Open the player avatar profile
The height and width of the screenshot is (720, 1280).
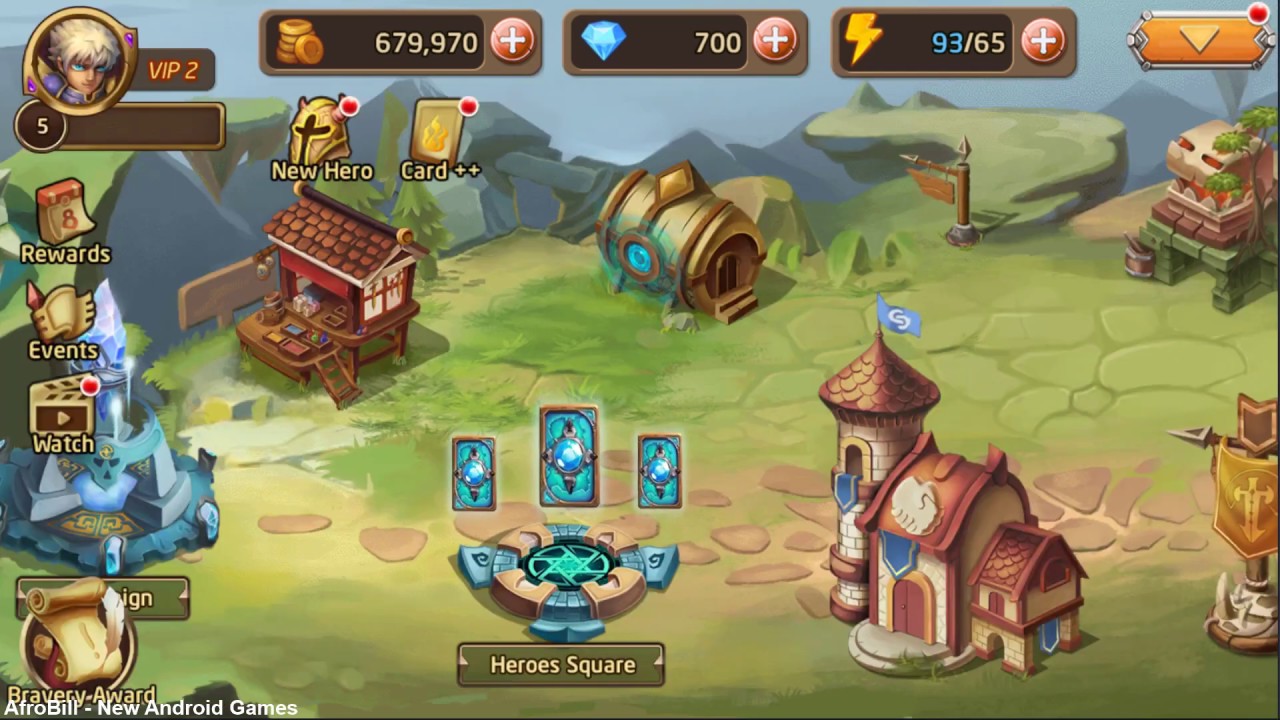click(x=80, y=60)
